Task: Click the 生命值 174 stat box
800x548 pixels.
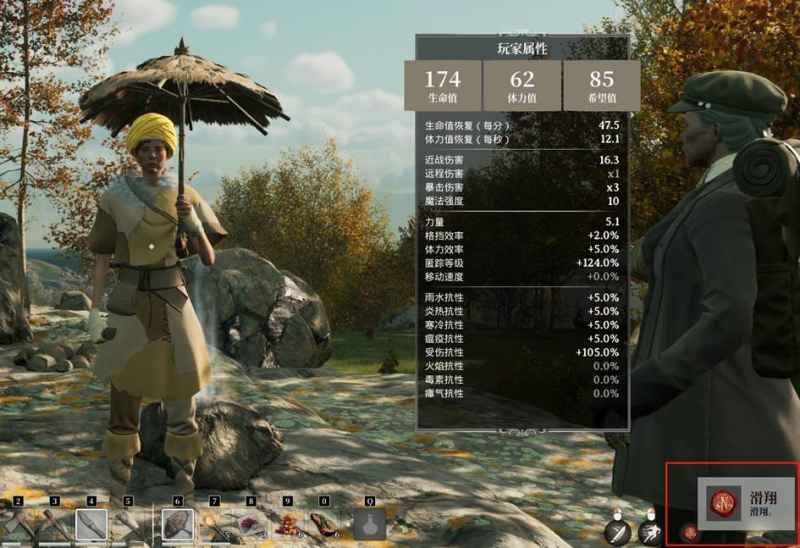Action: [442, 85]
